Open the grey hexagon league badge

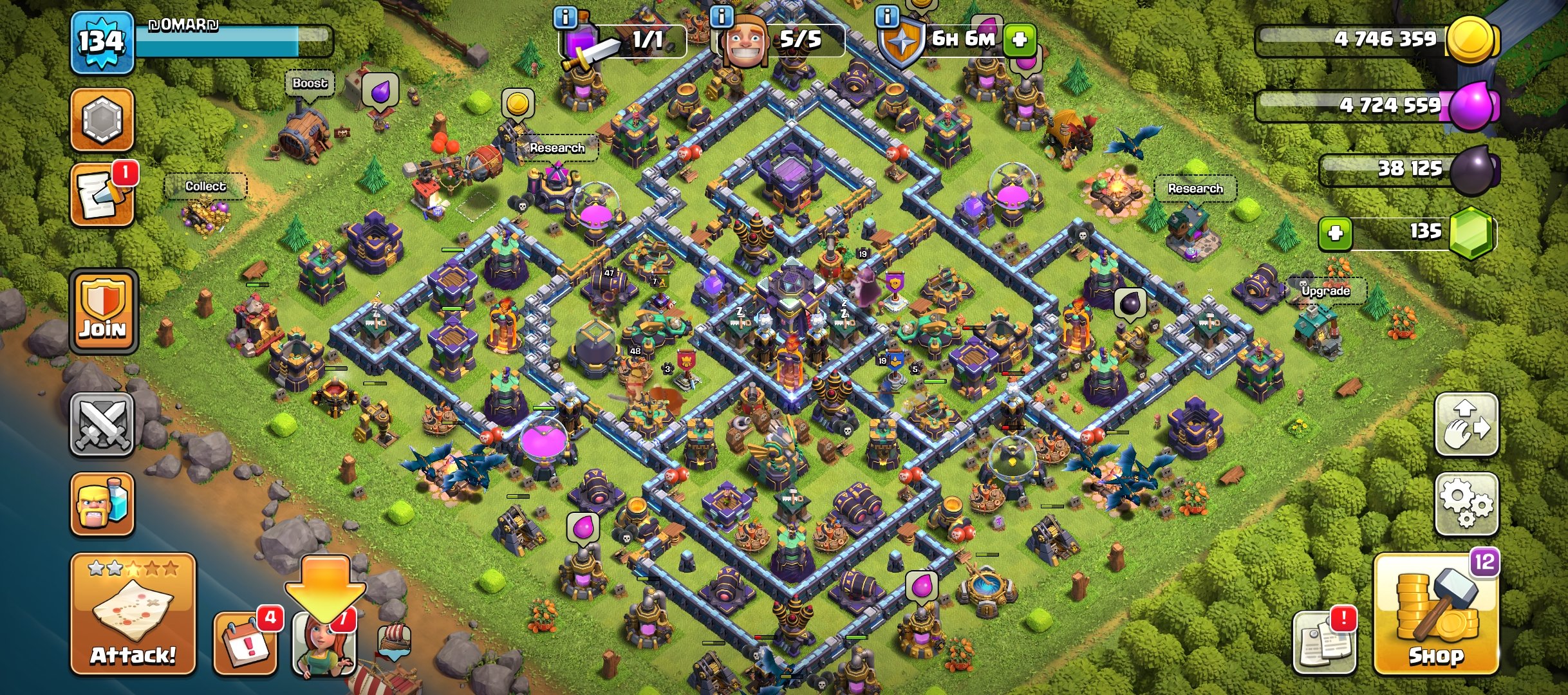tap(102, 120)
